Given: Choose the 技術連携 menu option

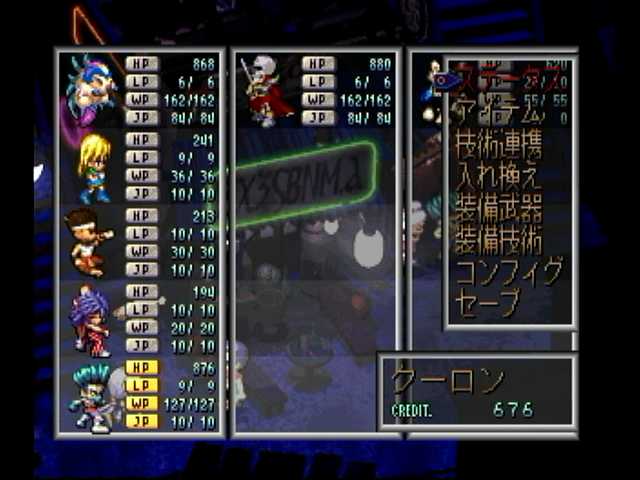Looking at the screenshot, I should click(x=500, y=146).
